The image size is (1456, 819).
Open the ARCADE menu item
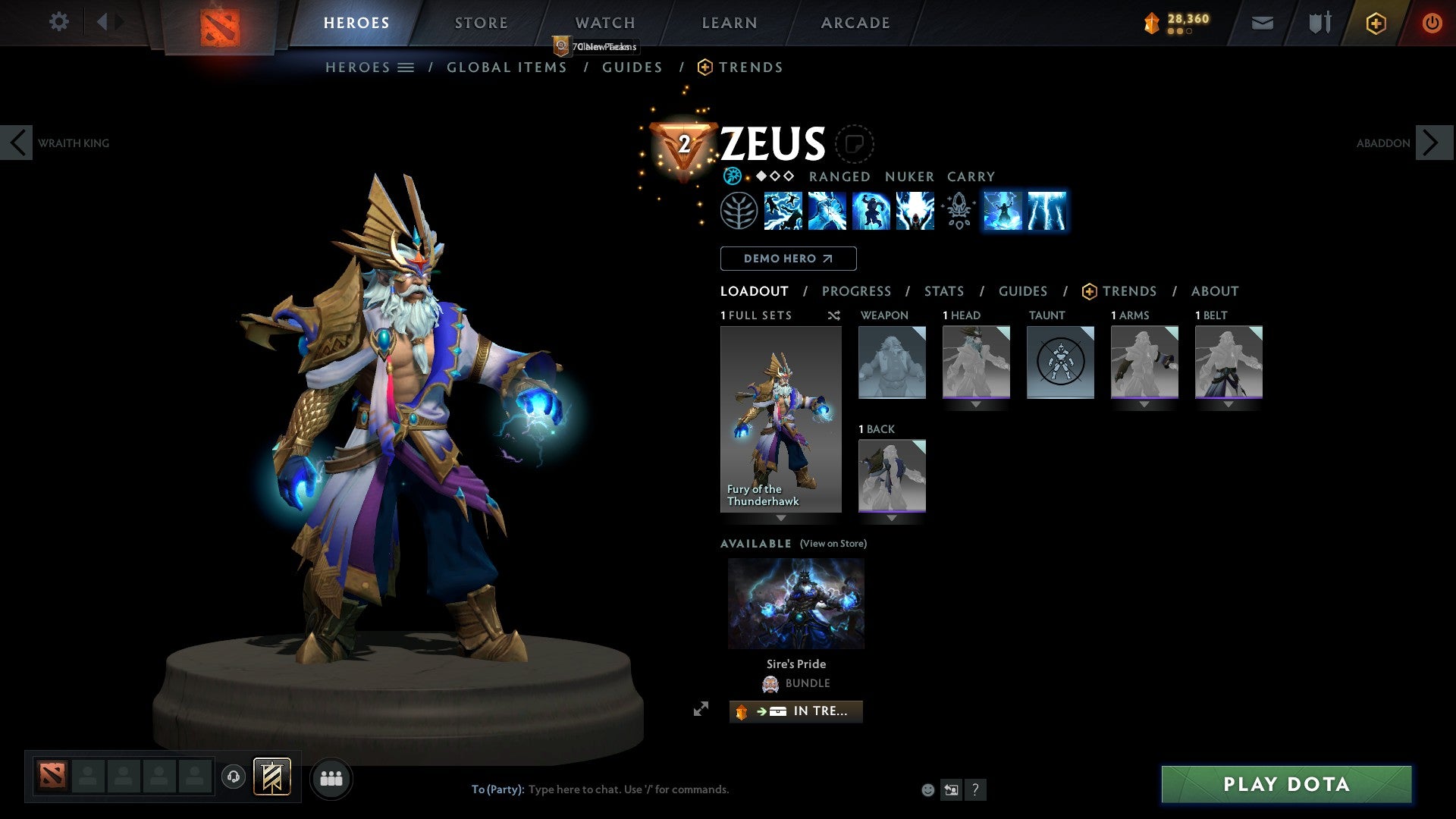point(855,22)
